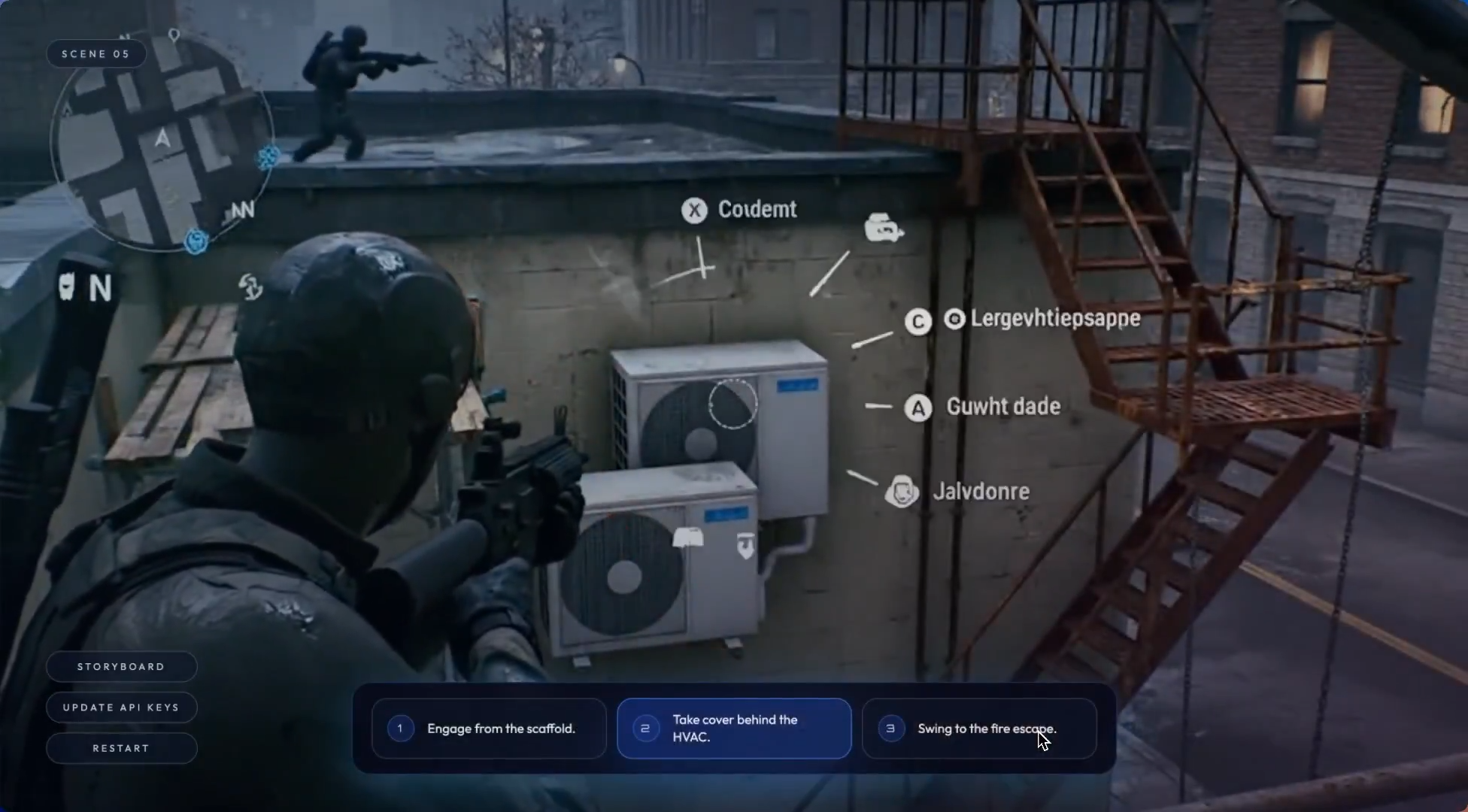Restart the scene
Image resolution: width=1468 pixels, height=812 pixels.
point(121,748)
